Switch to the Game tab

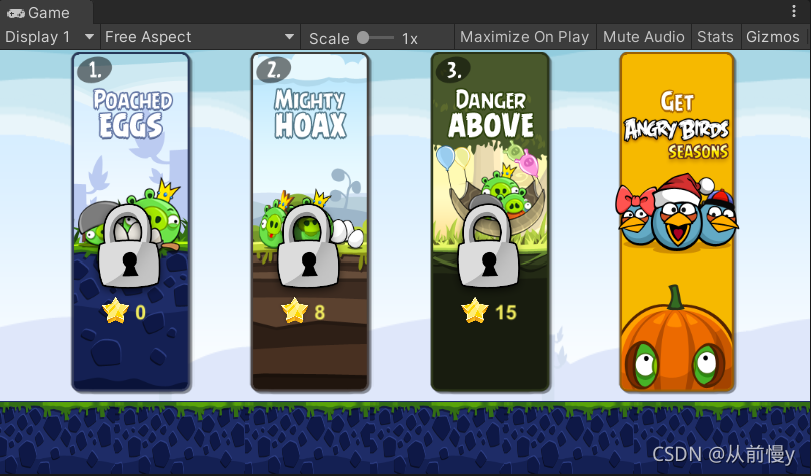click(x=40, y=12)
